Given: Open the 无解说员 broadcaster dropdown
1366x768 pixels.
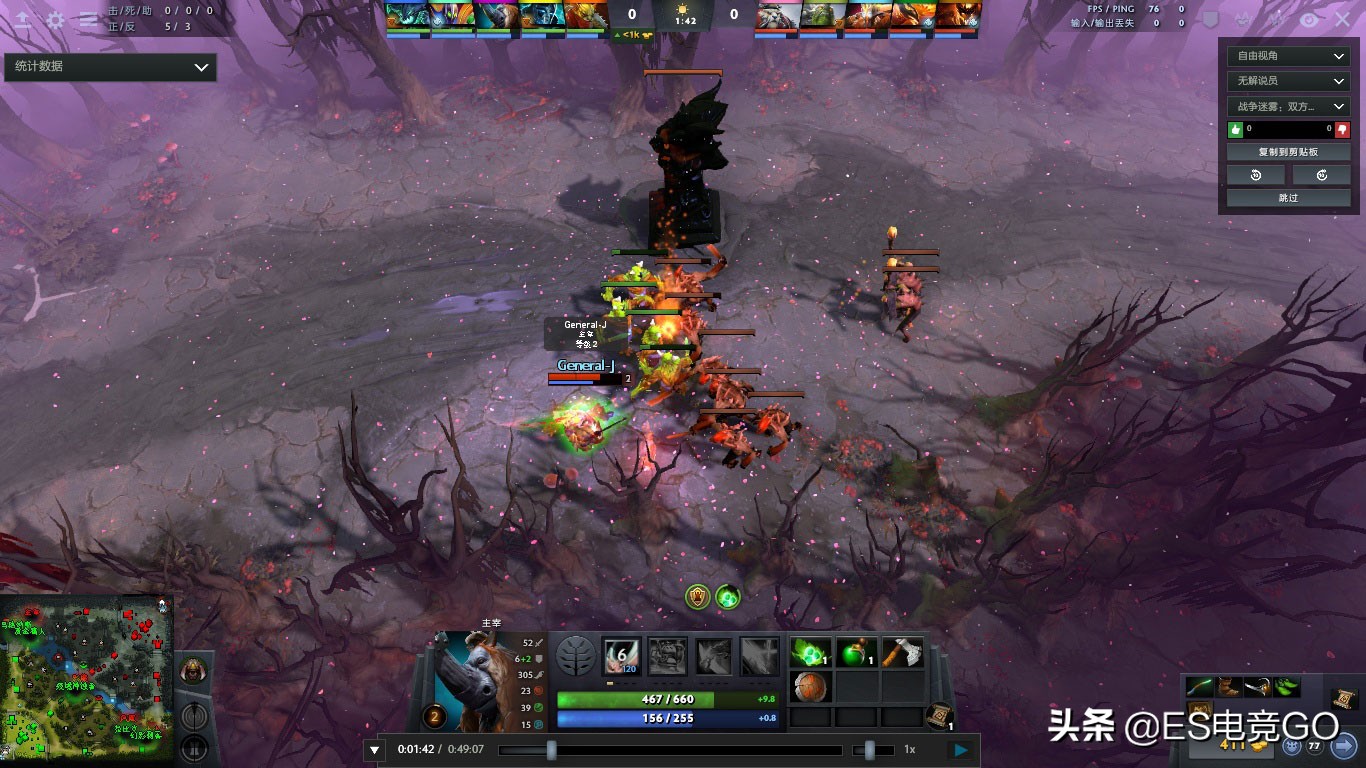Looking at the screenshot, I should pyautogui.click(x=1288, y=80).
